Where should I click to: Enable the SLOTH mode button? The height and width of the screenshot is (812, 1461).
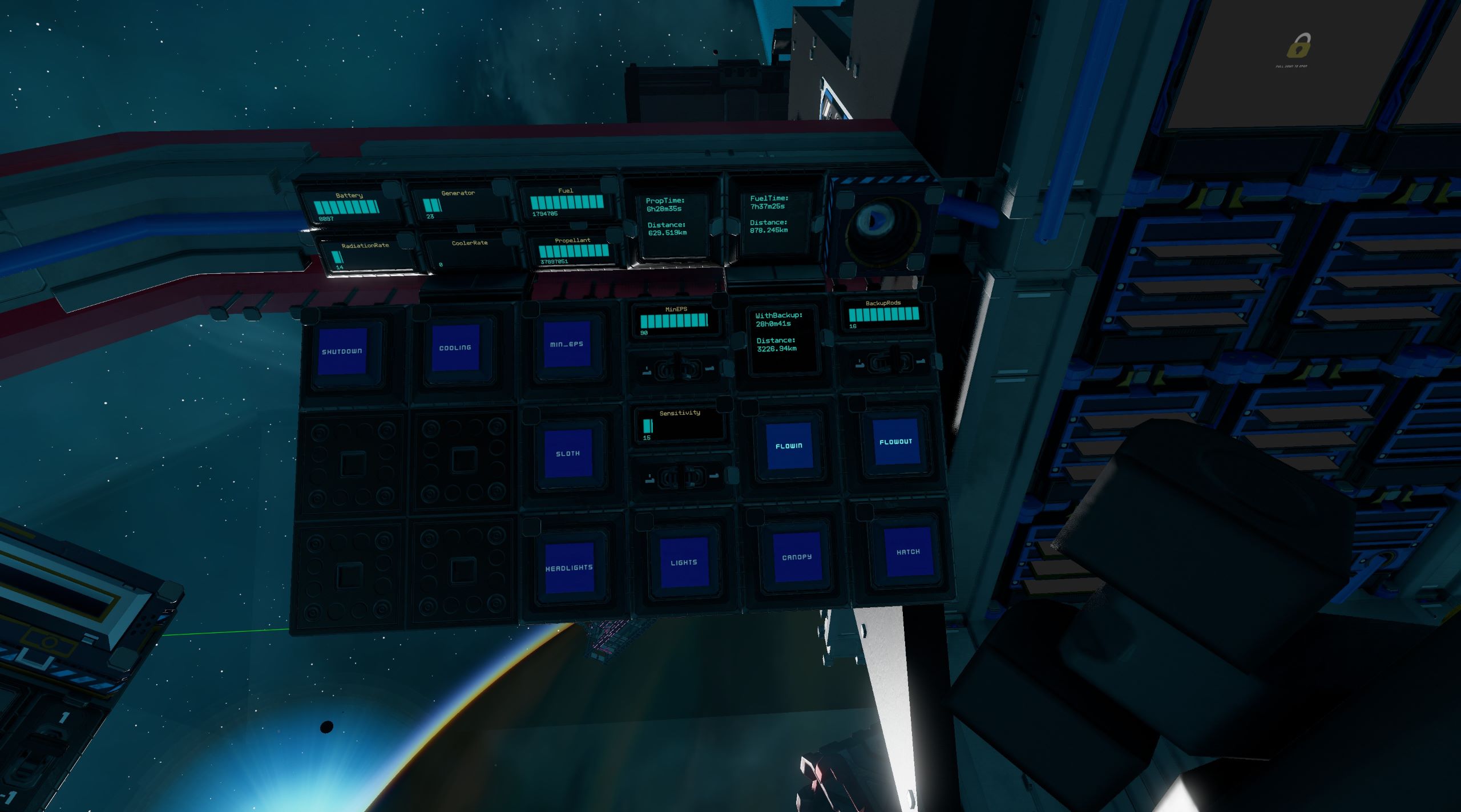(x=568, y=454)
